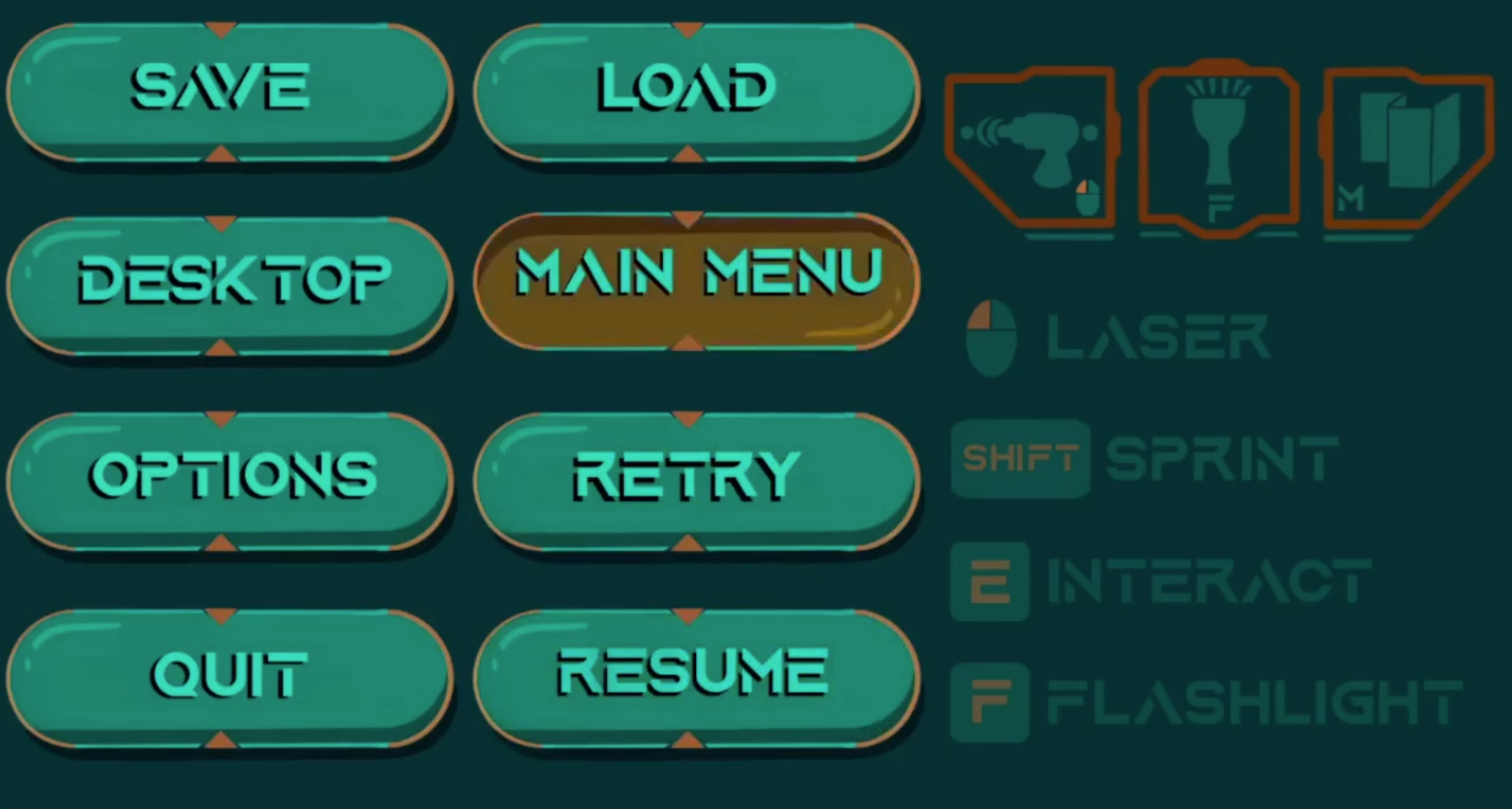Save the current game

[x=221, y=87]
